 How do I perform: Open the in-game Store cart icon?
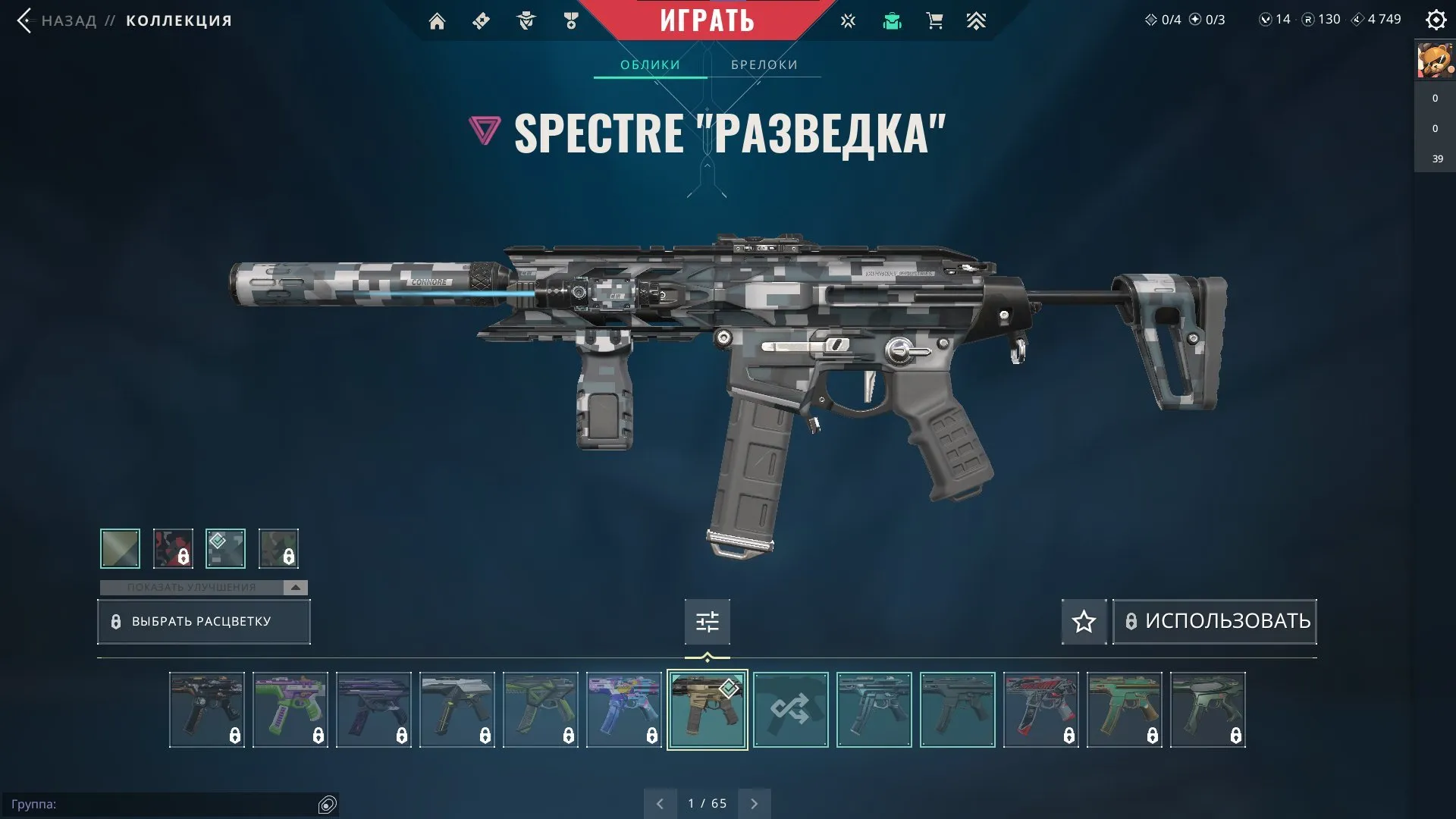click(934, 20)
